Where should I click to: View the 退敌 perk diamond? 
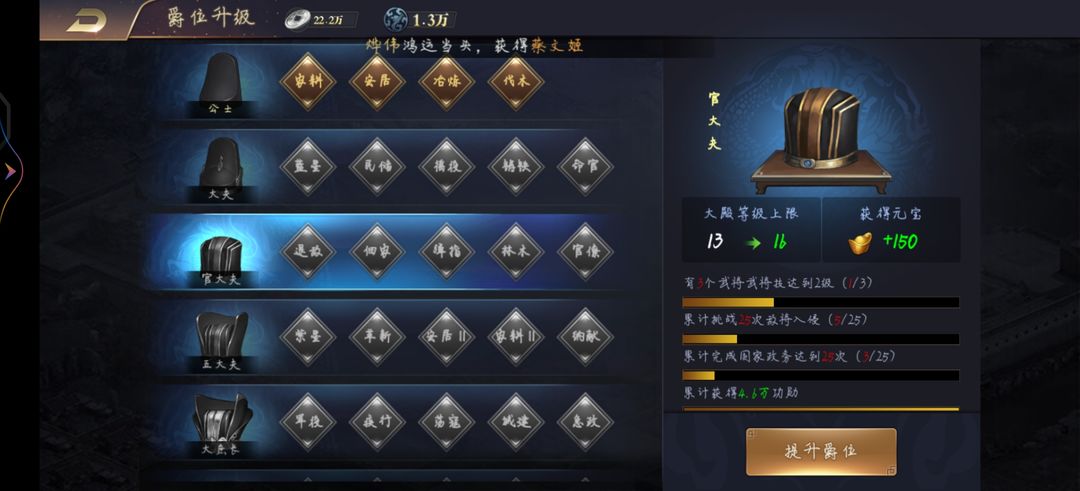(308, 251)
